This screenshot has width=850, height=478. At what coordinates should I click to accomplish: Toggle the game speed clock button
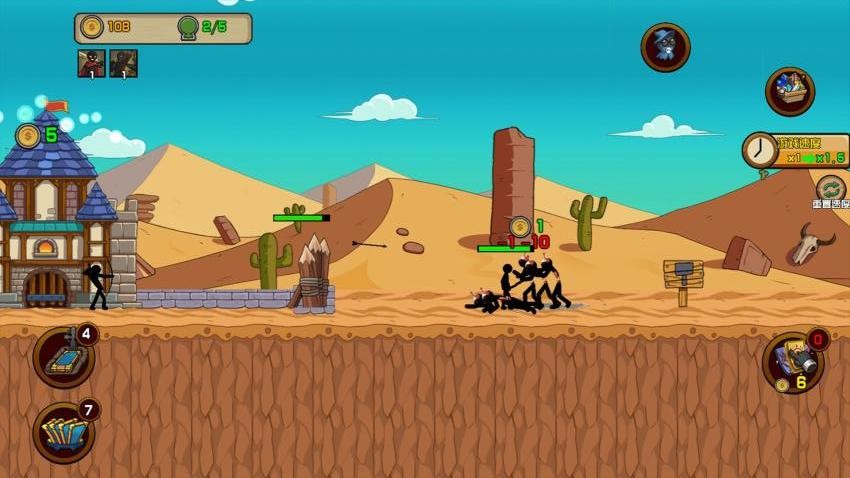[760, 151]
